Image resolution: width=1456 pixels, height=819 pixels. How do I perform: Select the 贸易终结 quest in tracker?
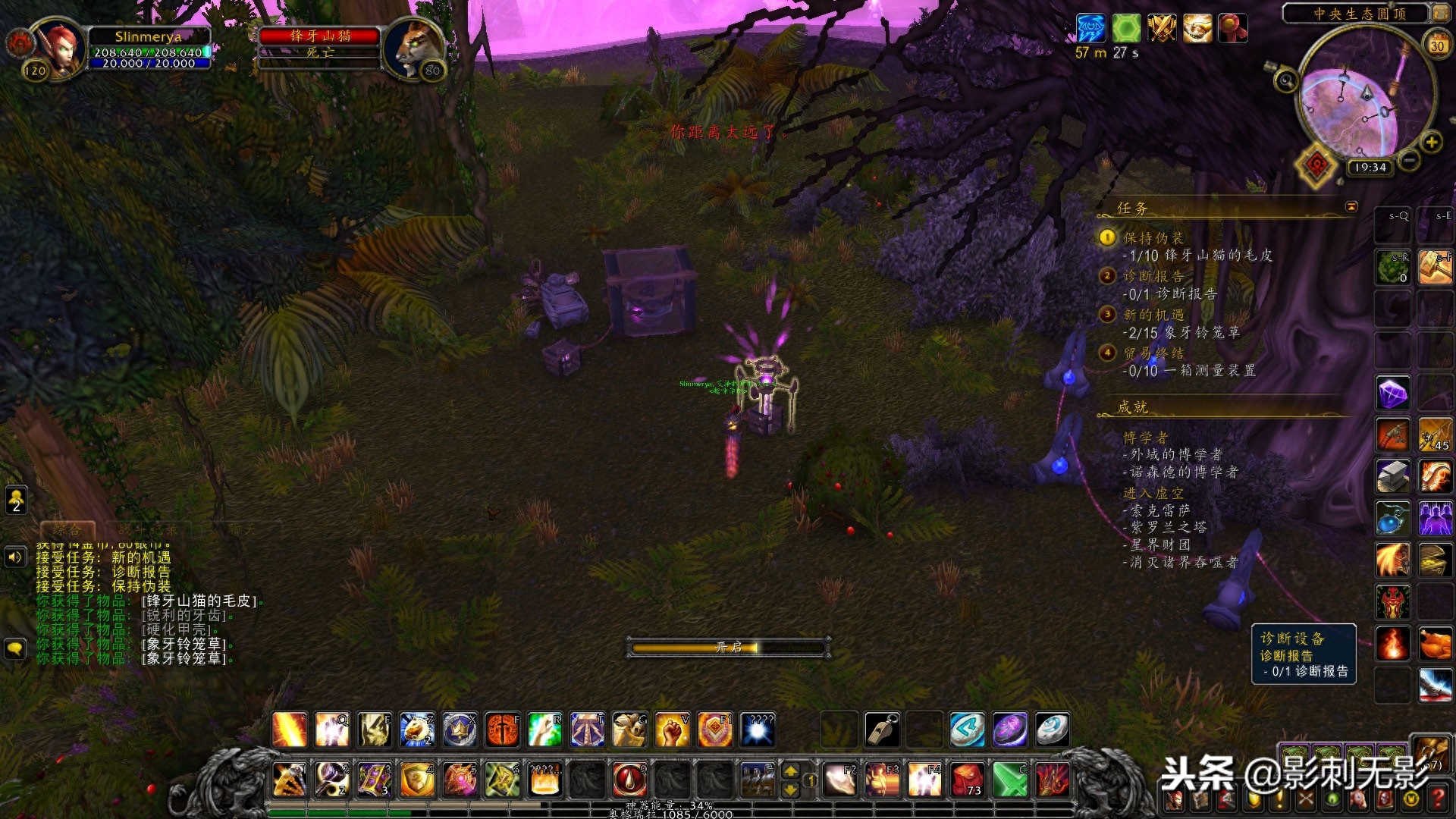(x=1153, y=353)
